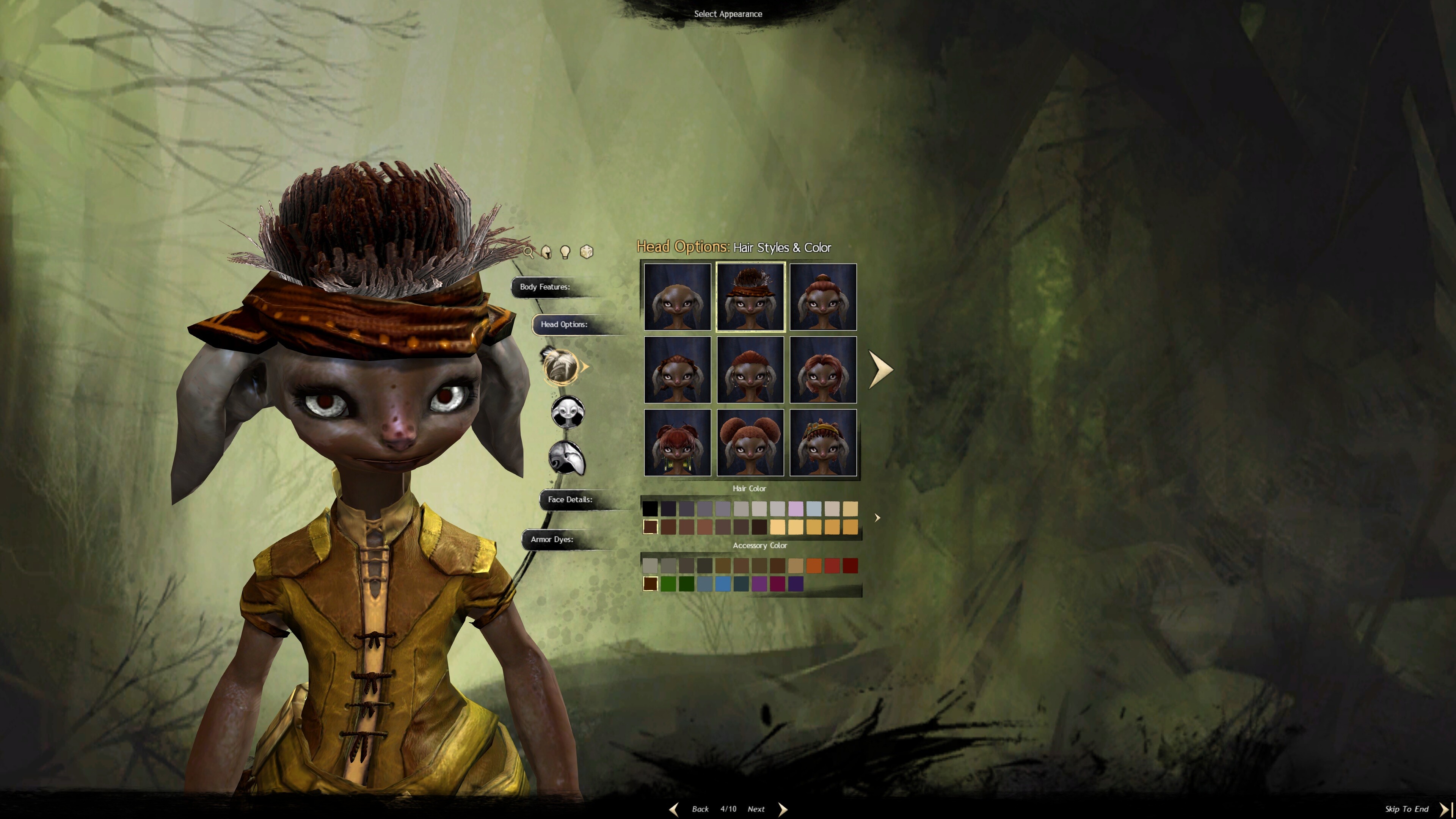
Task: Randomize appearance with the dice icon
Action: pyautogui.click(x=587, y=252)
